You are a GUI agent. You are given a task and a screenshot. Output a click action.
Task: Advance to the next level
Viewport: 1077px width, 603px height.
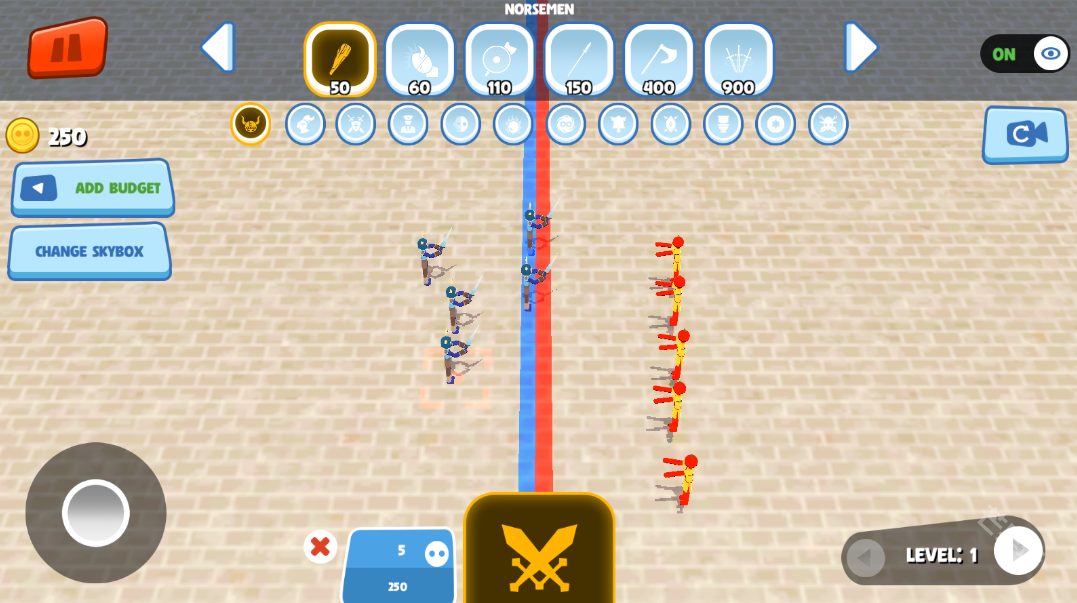(1018, 550)
